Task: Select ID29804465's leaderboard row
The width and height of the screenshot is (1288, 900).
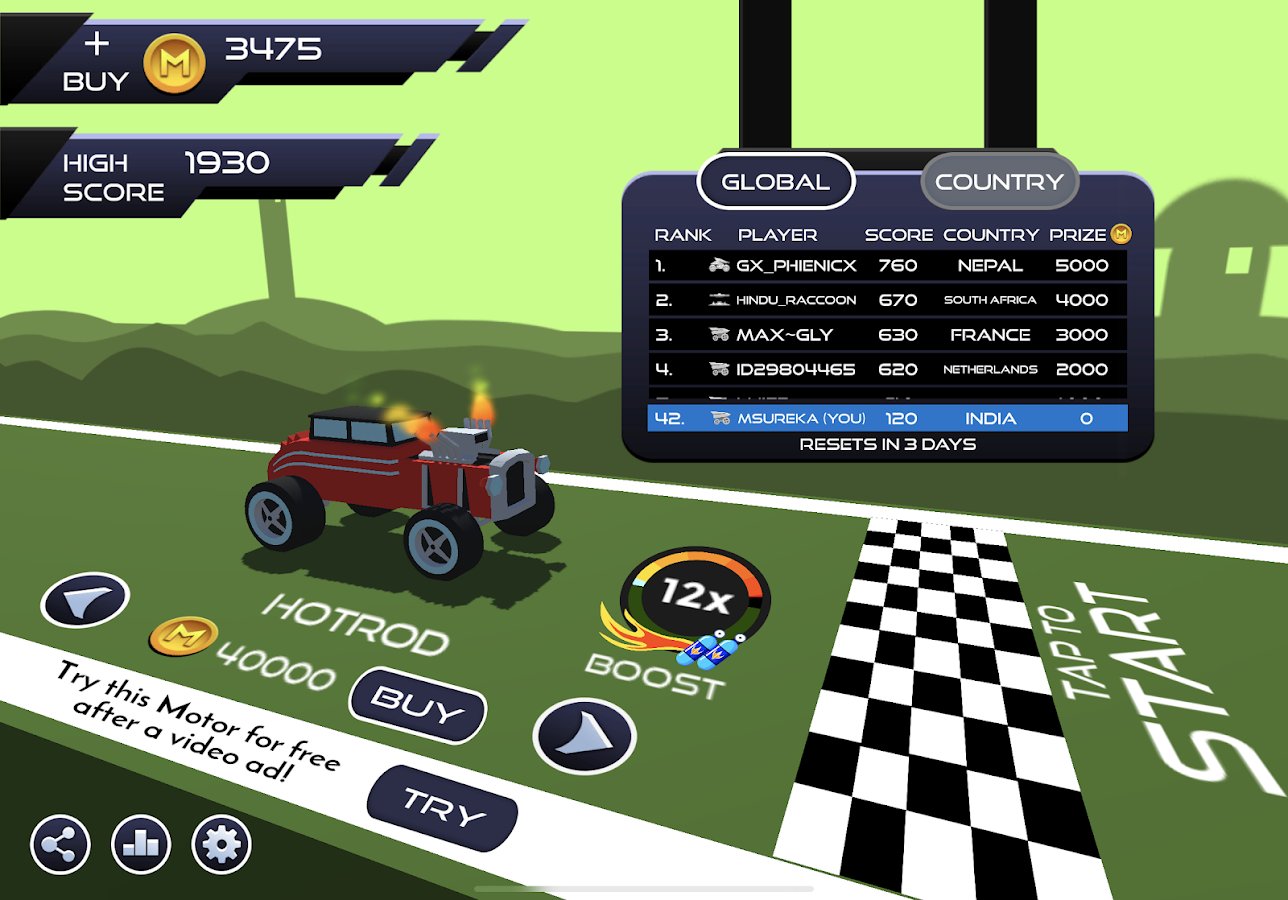Action: 887,369
